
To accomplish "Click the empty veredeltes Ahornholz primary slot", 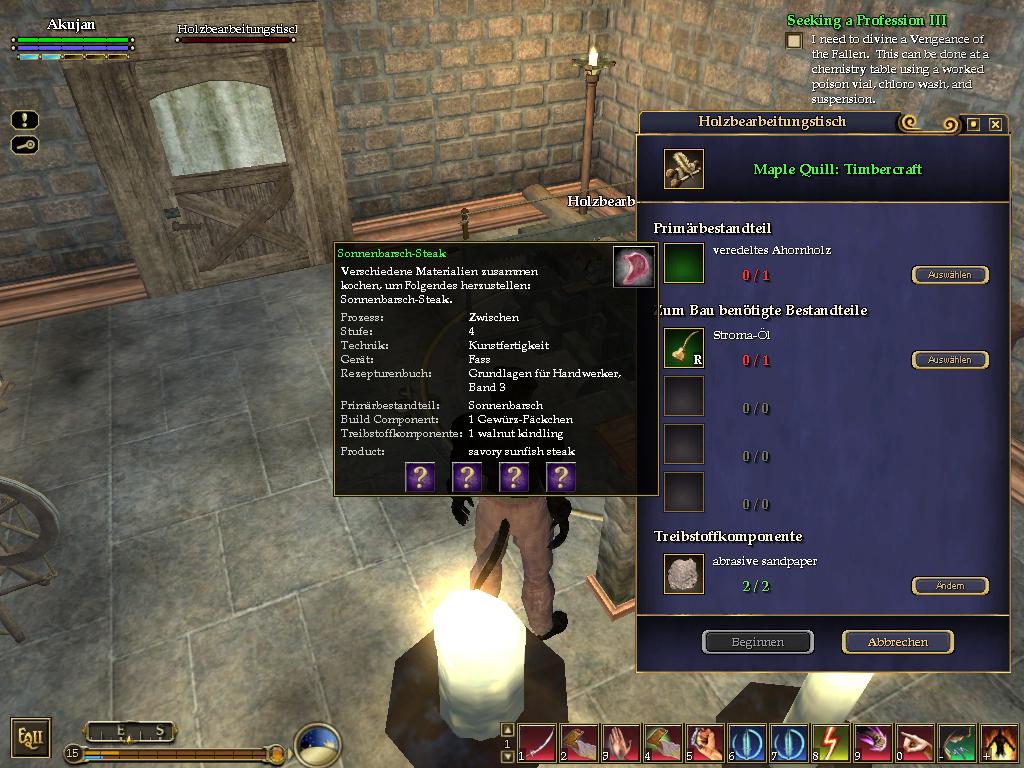I will (684, 263).
